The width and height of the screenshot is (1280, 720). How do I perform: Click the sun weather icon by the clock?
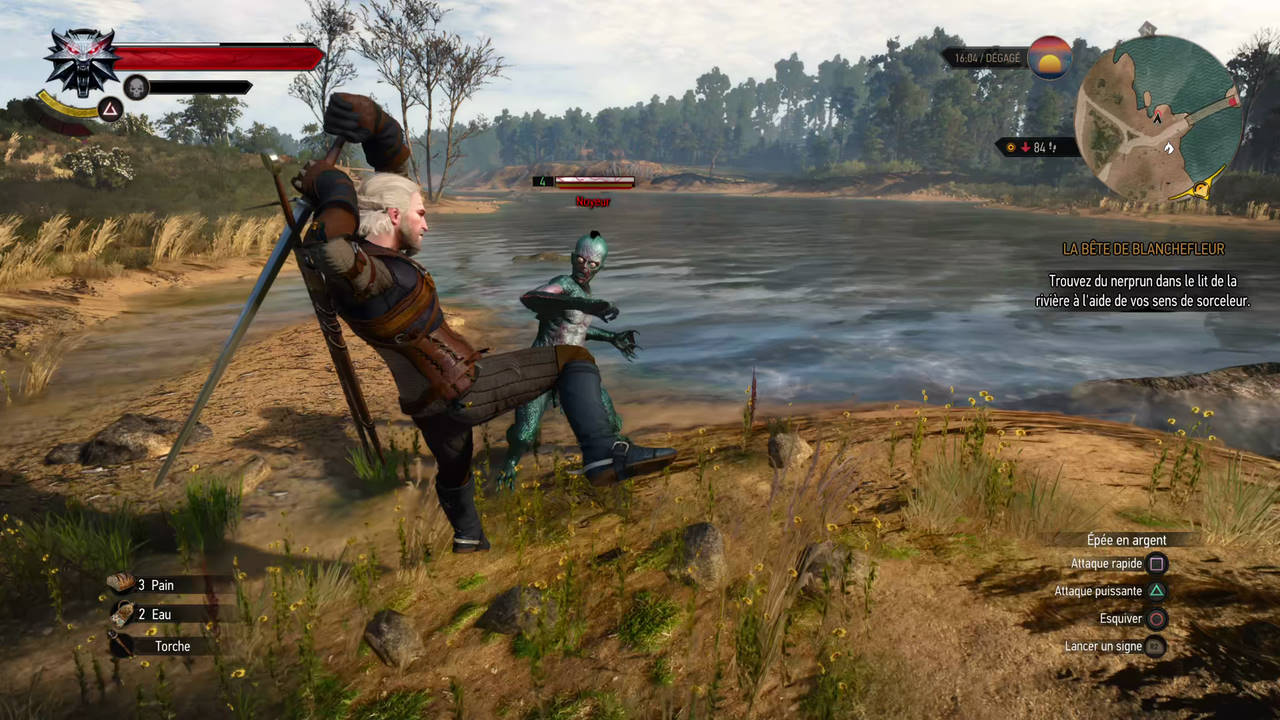(1049, 57)
